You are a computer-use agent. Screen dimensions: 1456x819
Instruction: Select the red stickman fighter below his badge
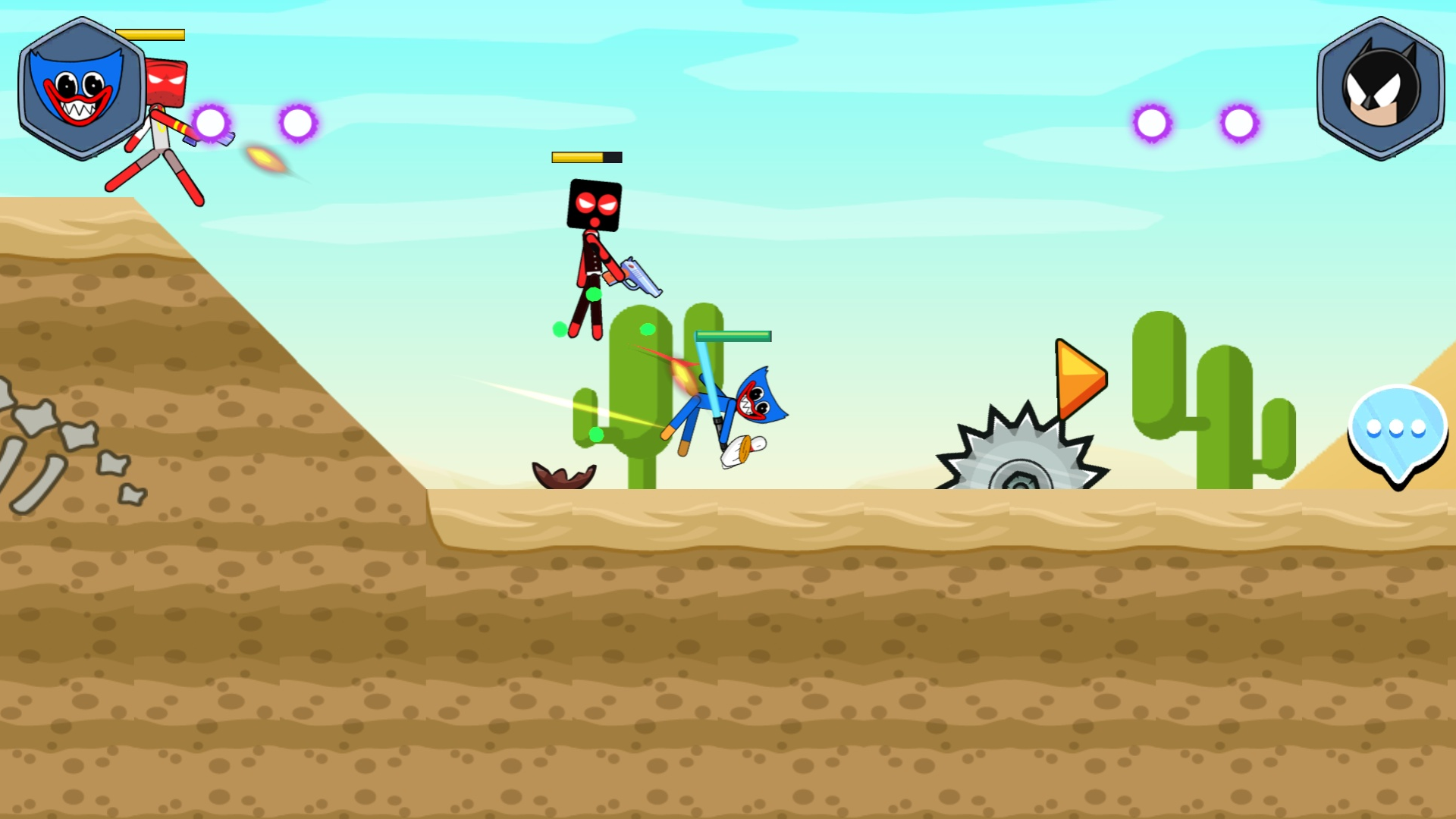[159, 136]
